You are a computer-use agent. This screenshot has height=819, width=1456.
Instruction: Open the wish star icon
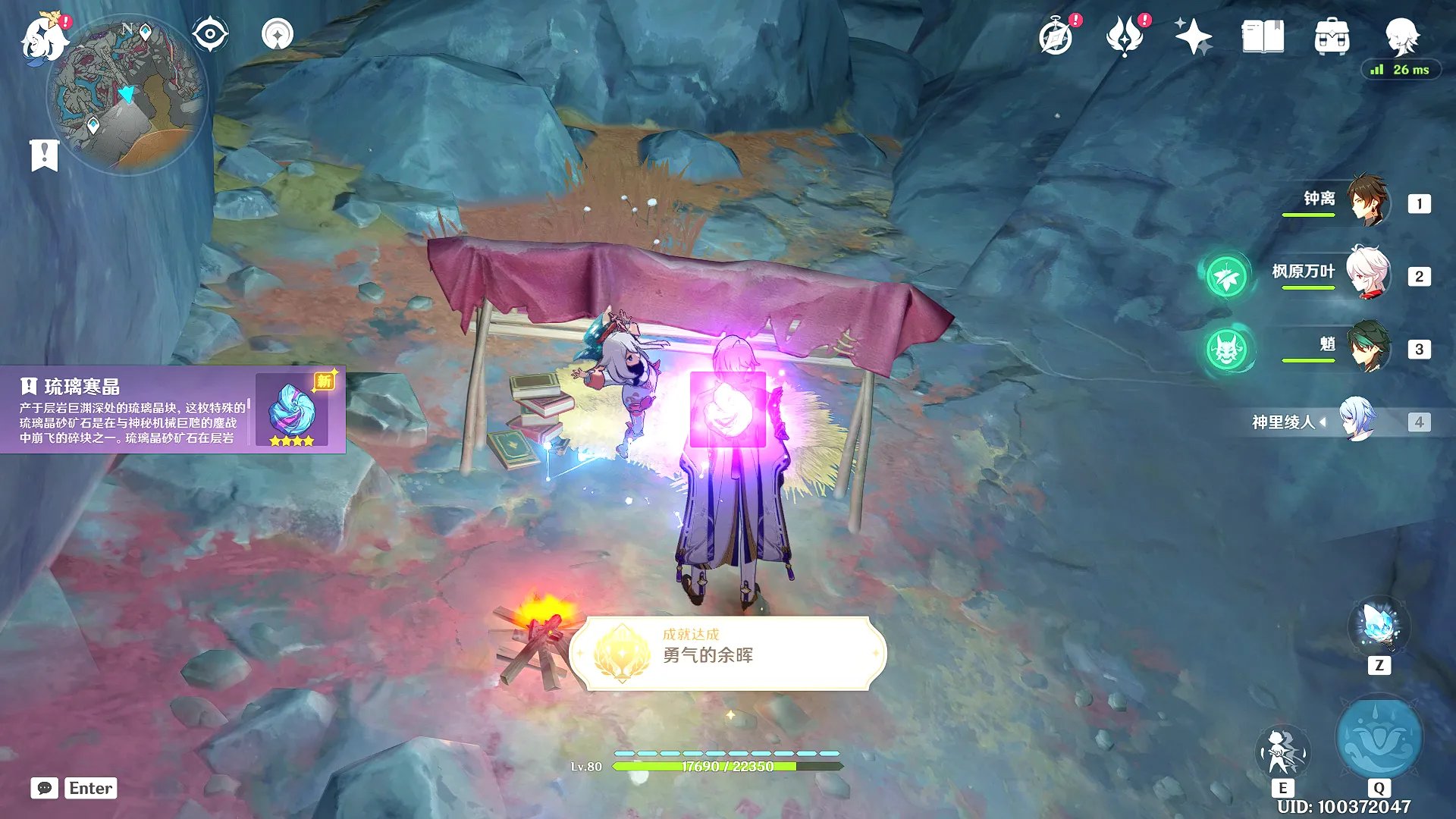pyautogui.click(x=1193, y=36)
